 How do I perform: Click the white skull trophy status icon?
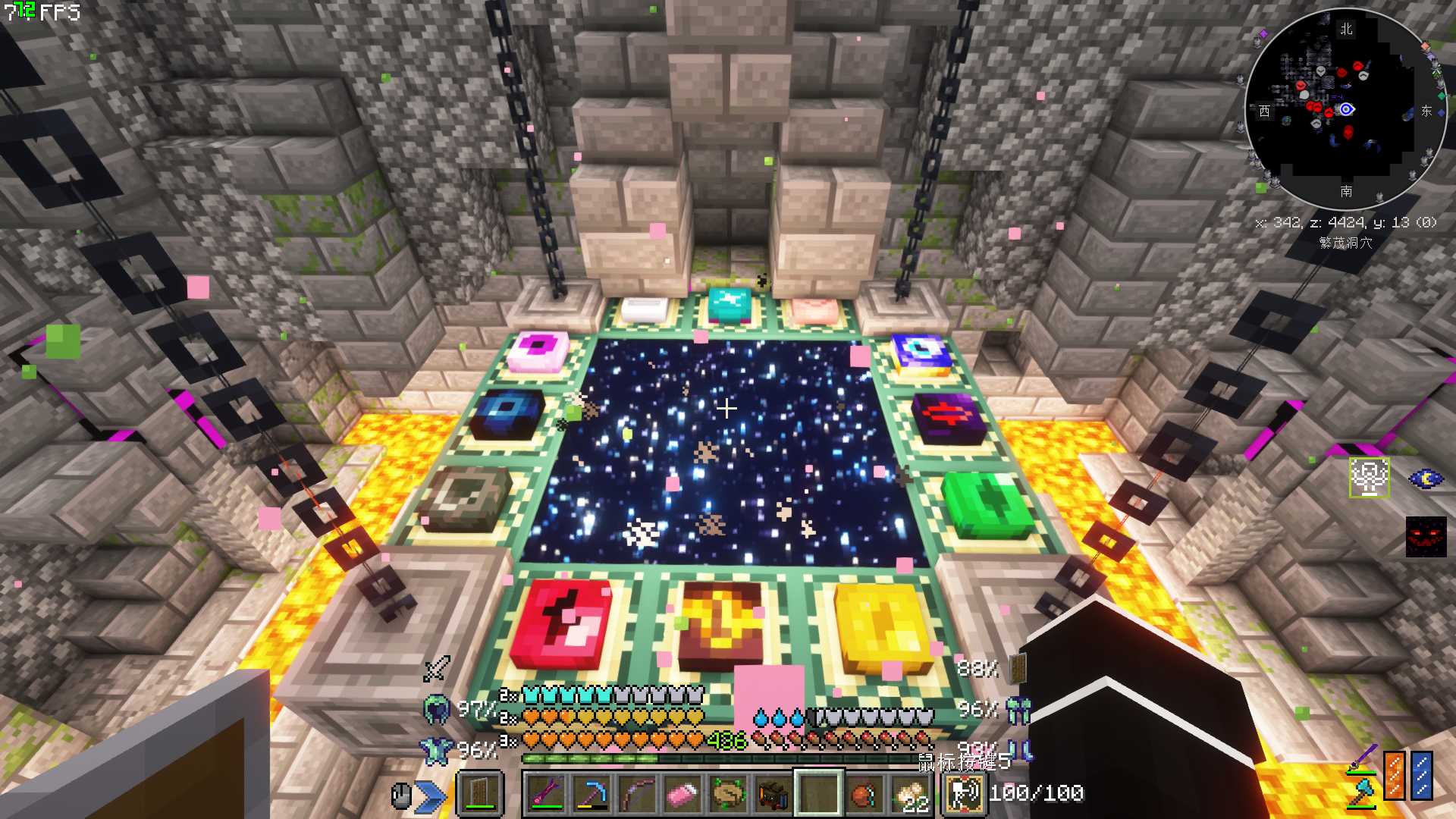pyautogui.click(x=1369, y=478)
